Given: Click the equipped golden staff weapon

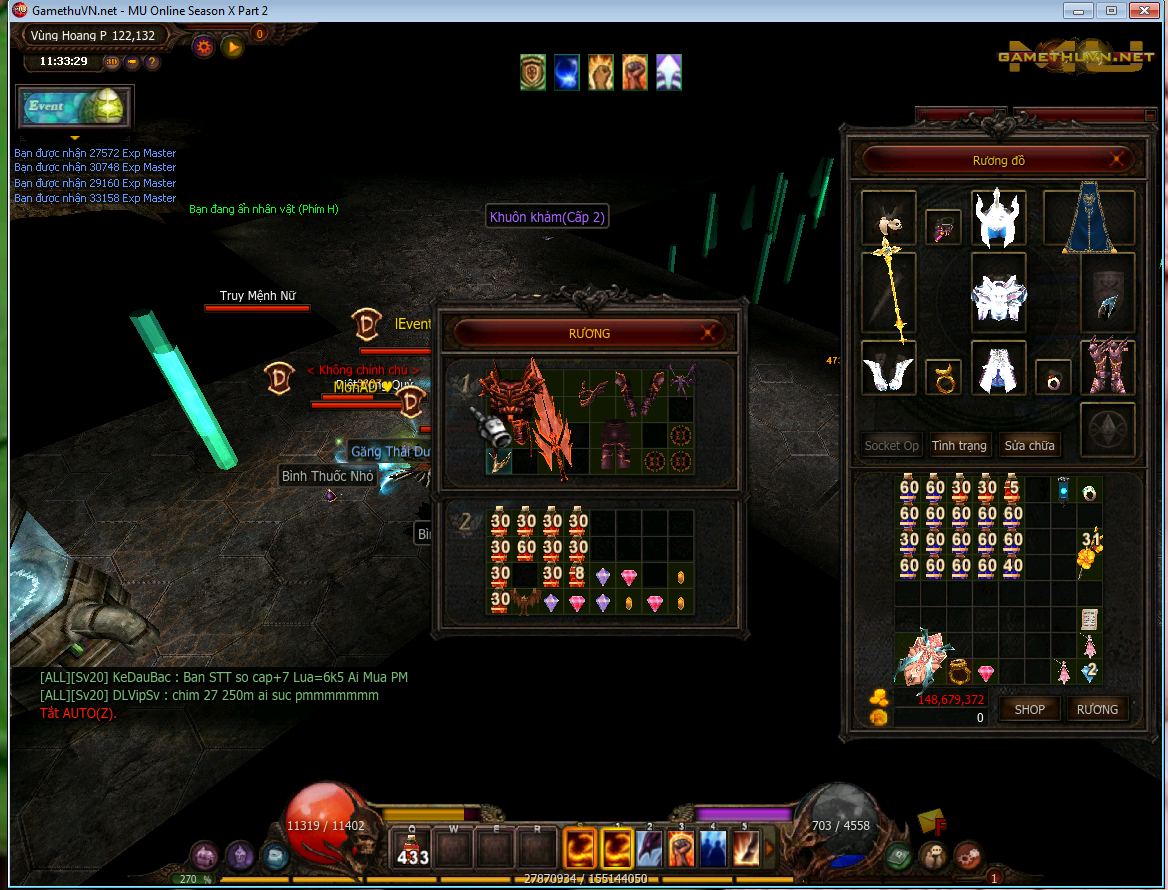Looking at the screenshot, I should (888, 290).
